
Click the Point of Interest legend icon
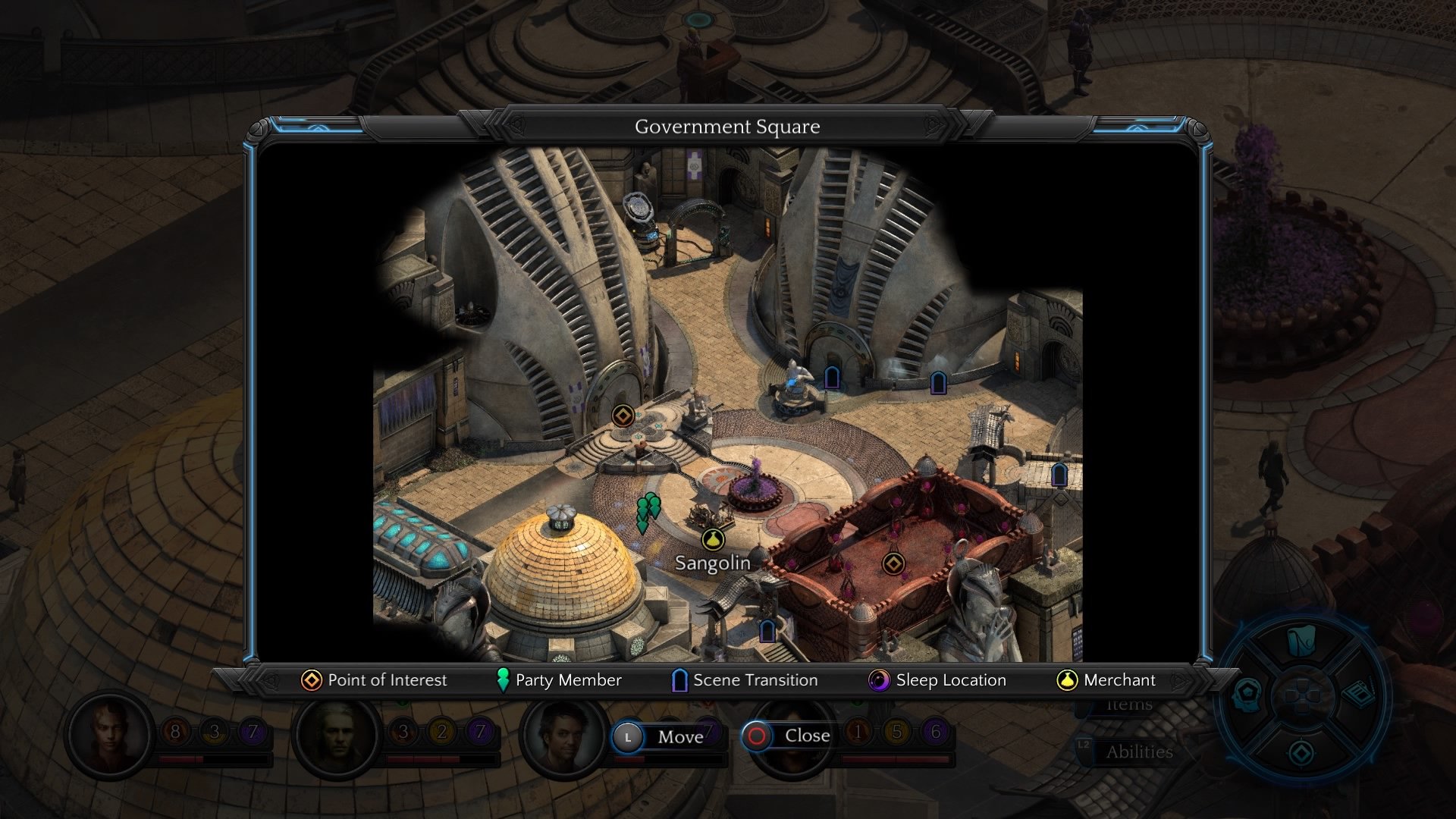[x=309, y=680]
